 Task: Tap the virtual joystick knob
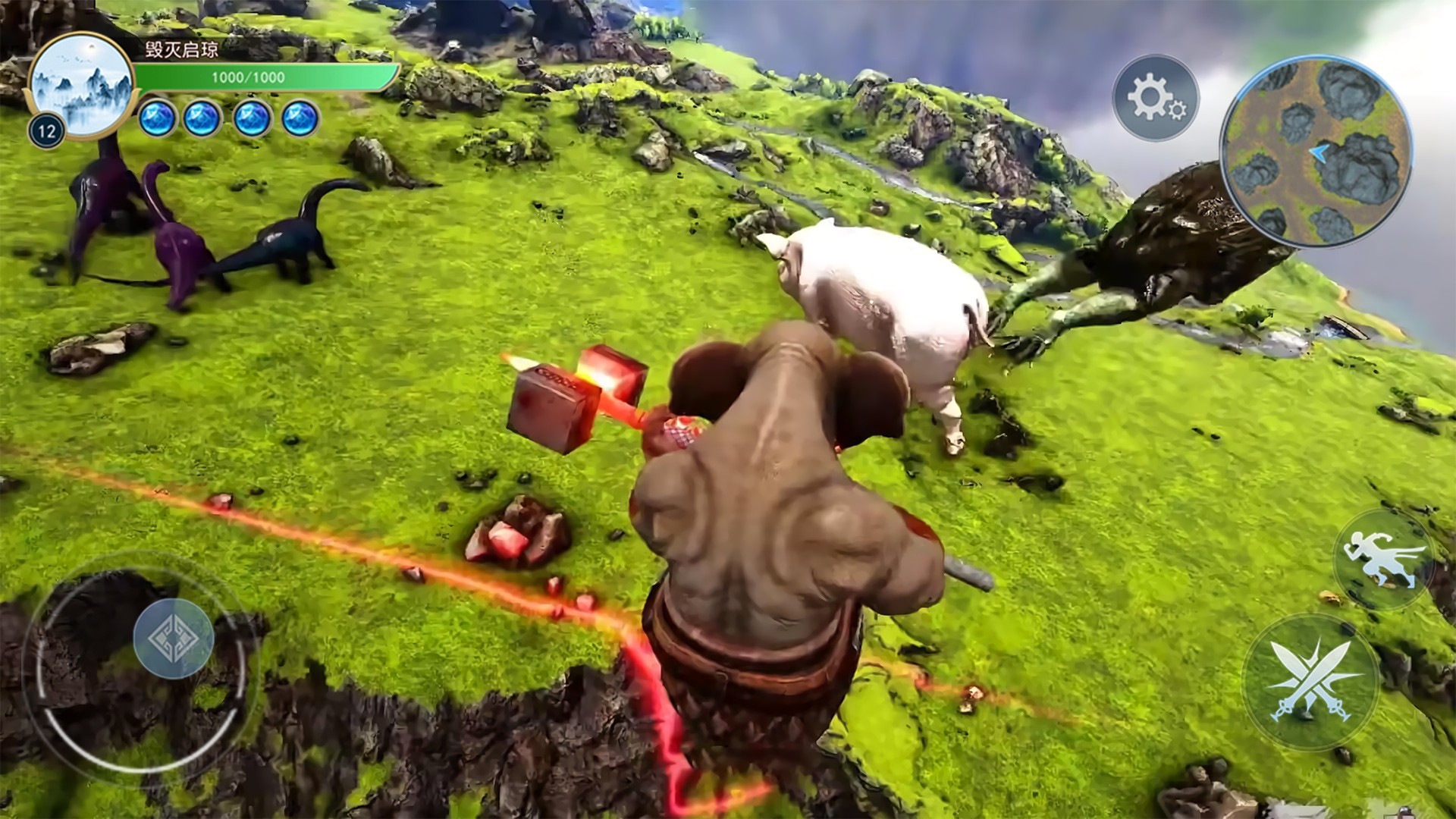pyautogui.click(x=174, y=638)
